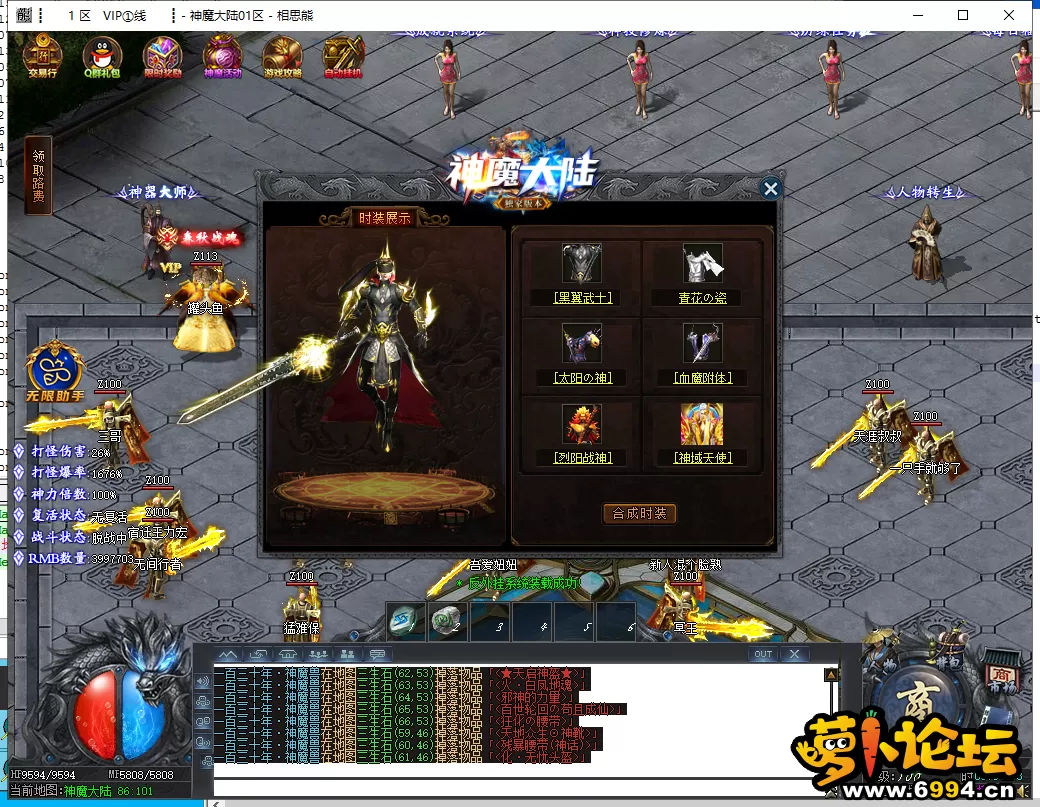This screenshot has width=1040, height=807.
Task: Click the 合成时装 synthesize button
Action: (640, 513)
